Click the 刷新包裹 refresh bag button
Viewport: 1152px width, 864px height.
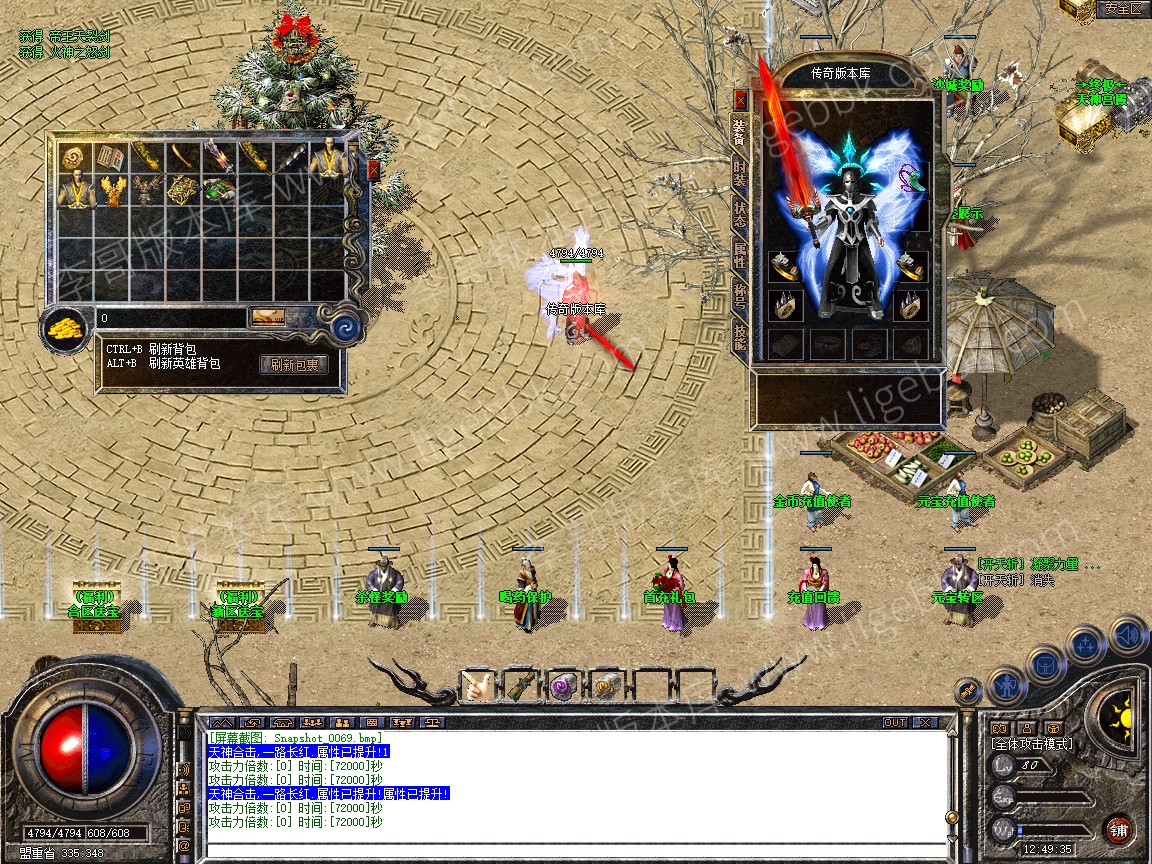coord(294,365)
